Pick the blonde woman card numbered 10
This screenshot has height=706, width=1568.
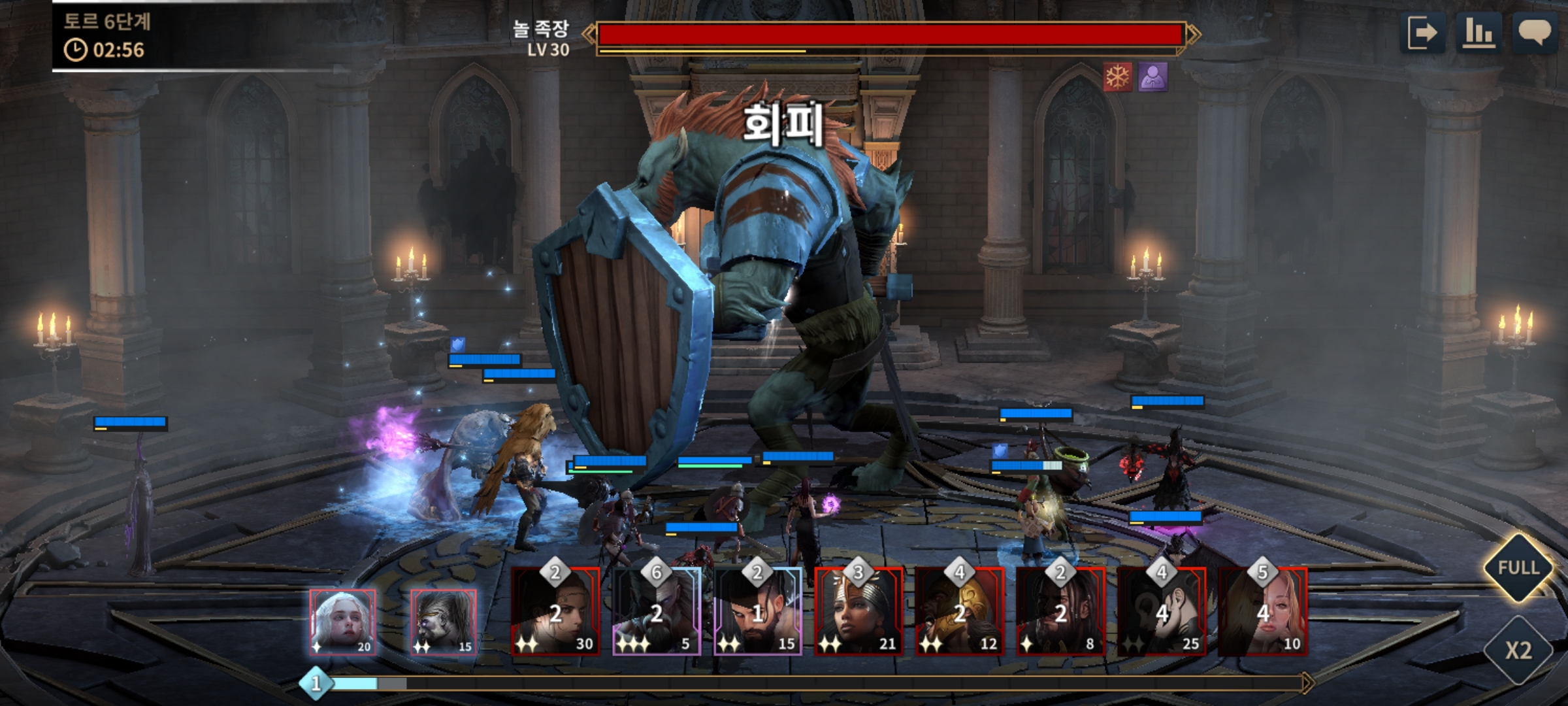pos(1263,613)
